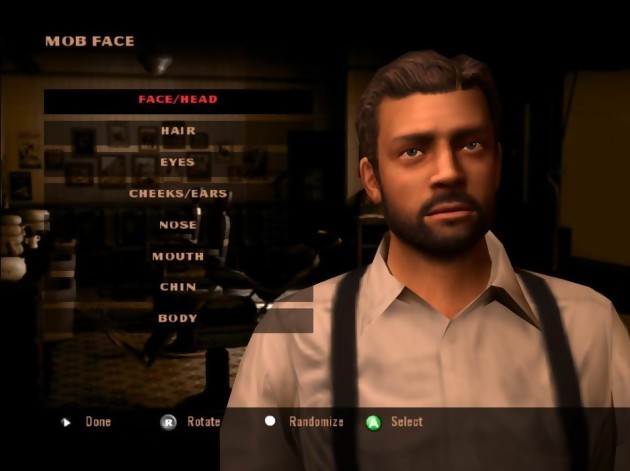
Task: Select the Face/Head menu entry
Action: coord(178,100)
